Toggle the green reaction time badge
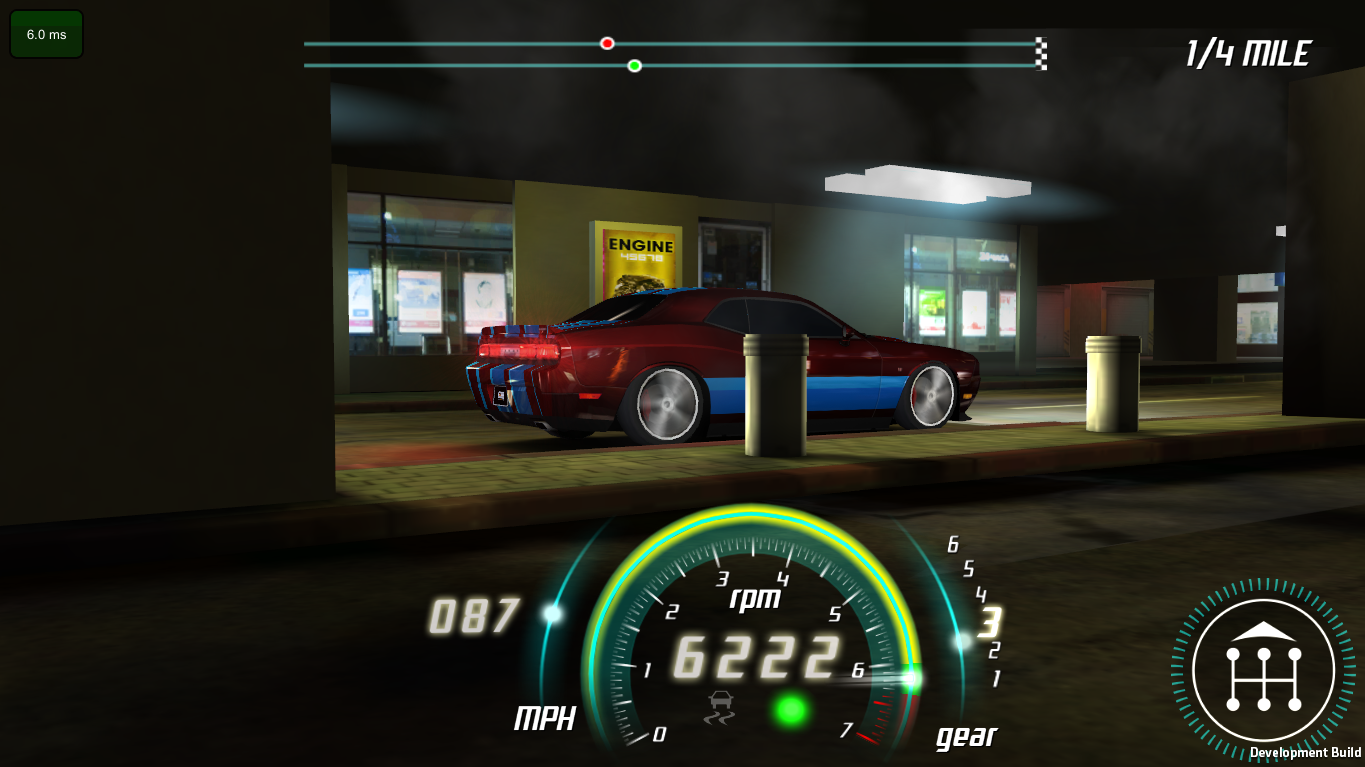 coord(45,32)
